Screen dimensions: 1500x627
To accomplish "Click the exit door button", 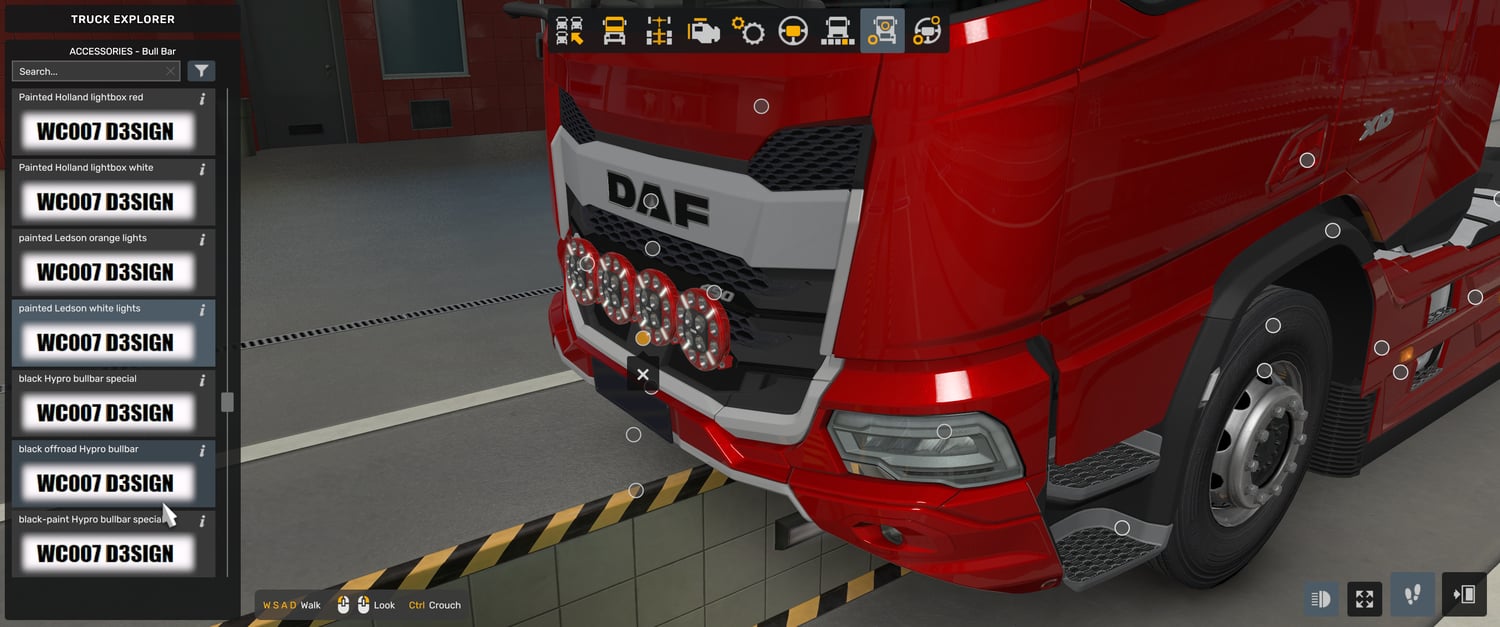I will [1464, 595].
